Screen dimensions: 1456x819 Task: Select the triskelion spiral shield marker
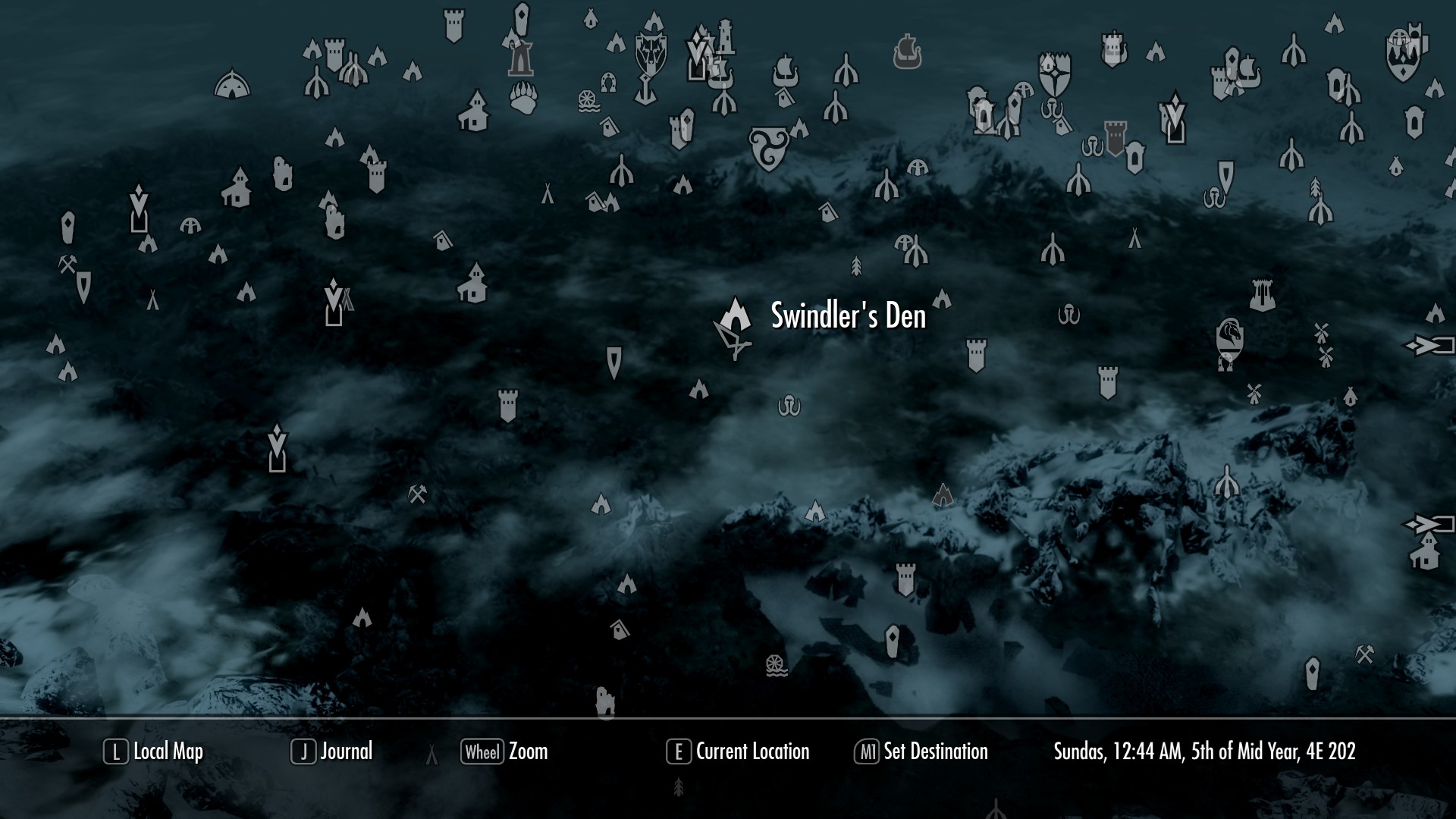[767, 148]
